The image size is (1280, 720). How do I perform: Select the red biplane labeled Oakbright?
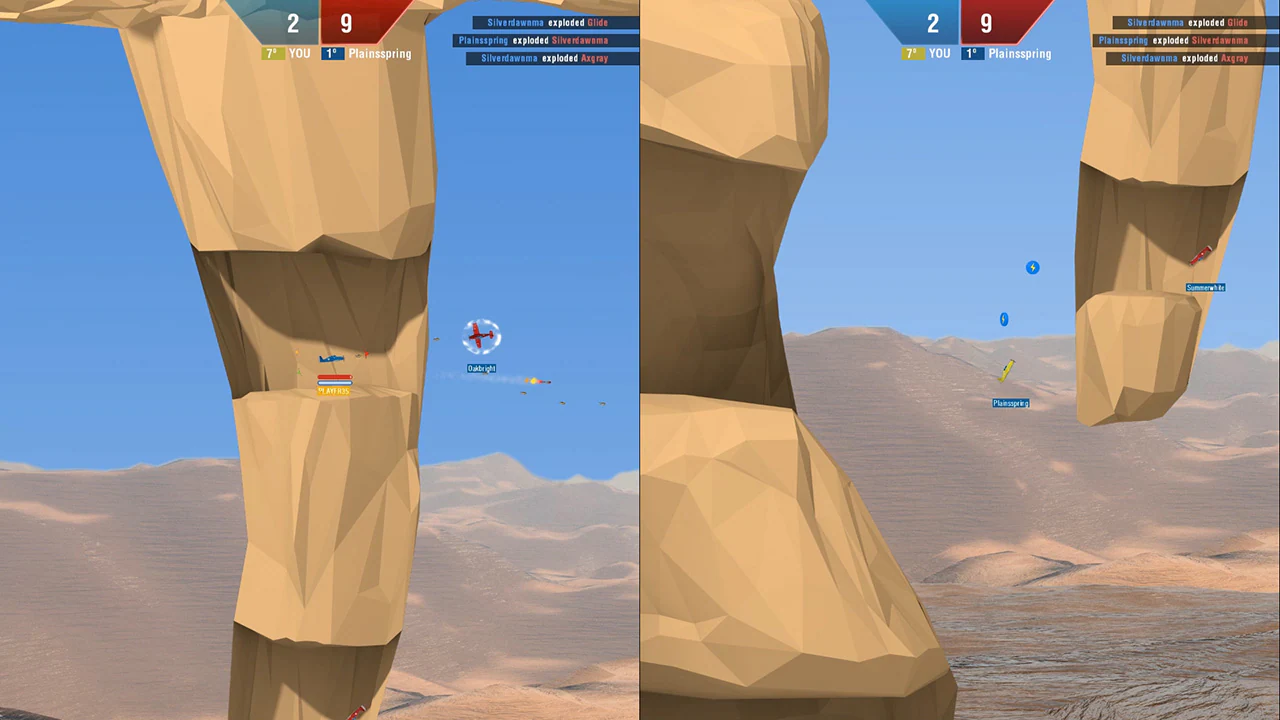(481, 335)
